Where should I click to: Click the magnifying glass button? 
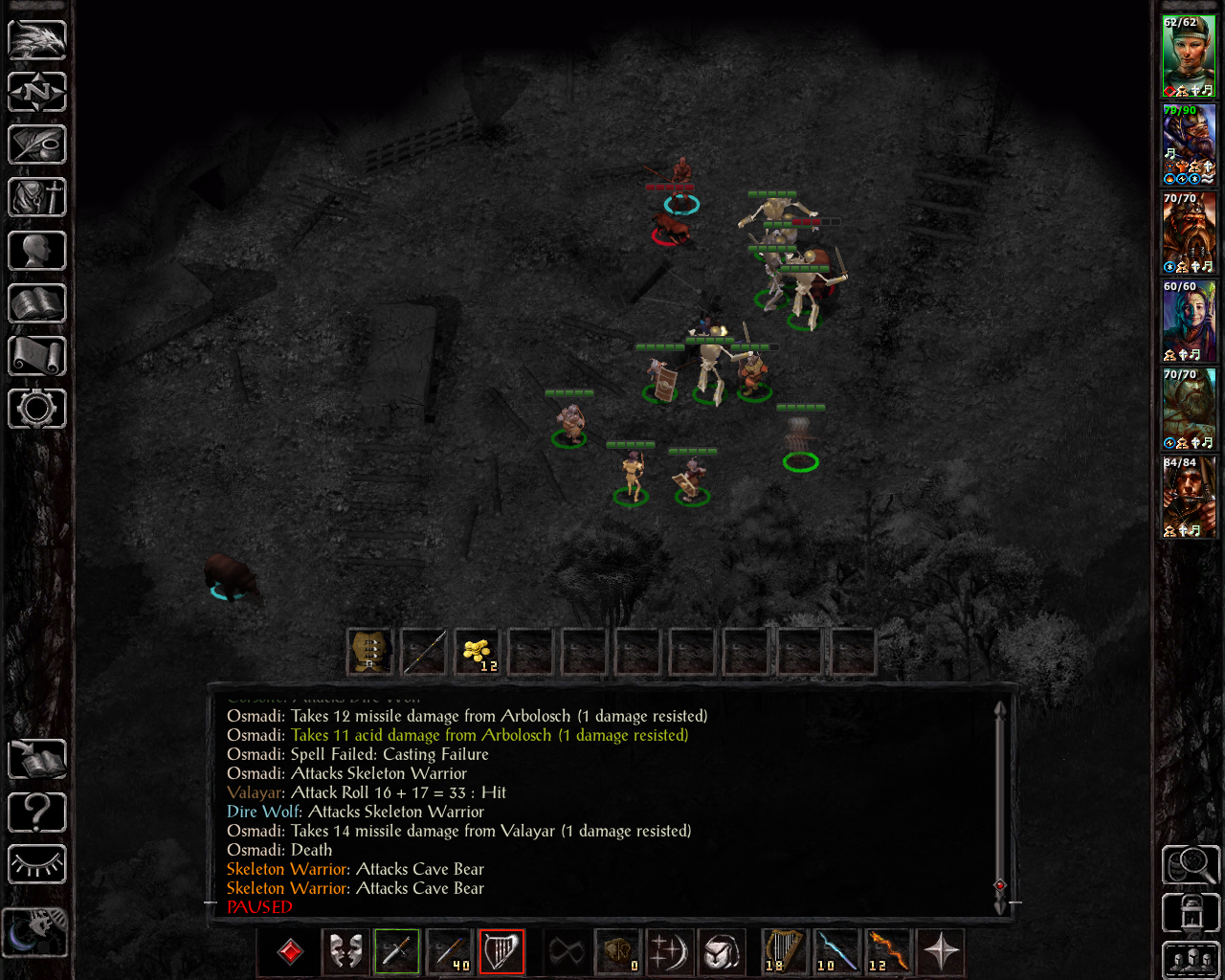click(1190, 864)
